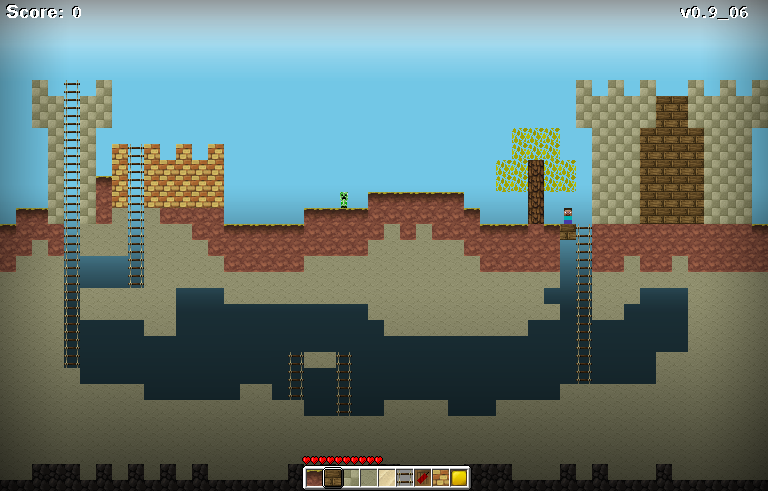Switch to the sand block slot

387,478
